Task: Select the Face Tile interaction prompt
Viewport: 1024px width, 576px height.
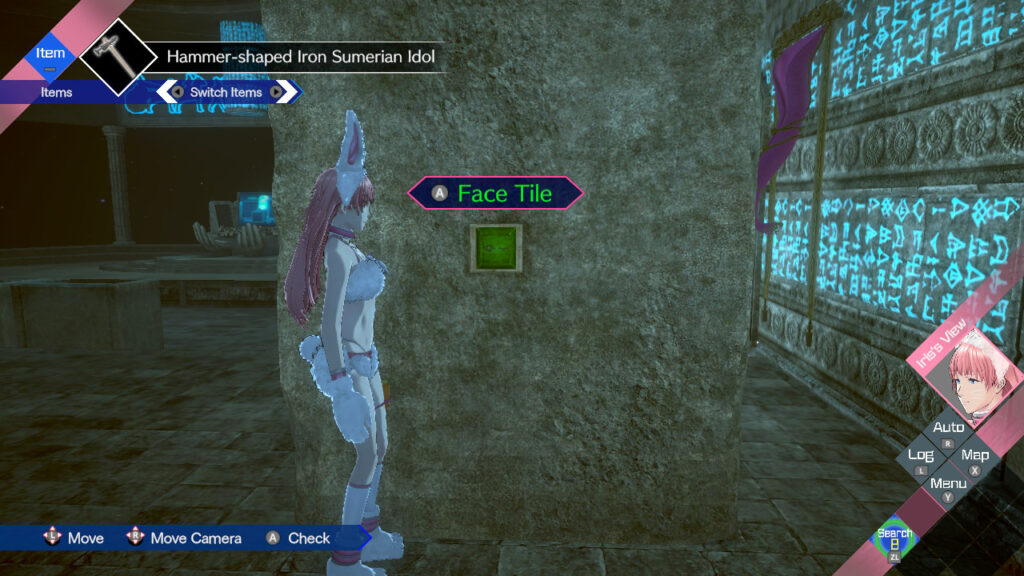Action: 495,193
